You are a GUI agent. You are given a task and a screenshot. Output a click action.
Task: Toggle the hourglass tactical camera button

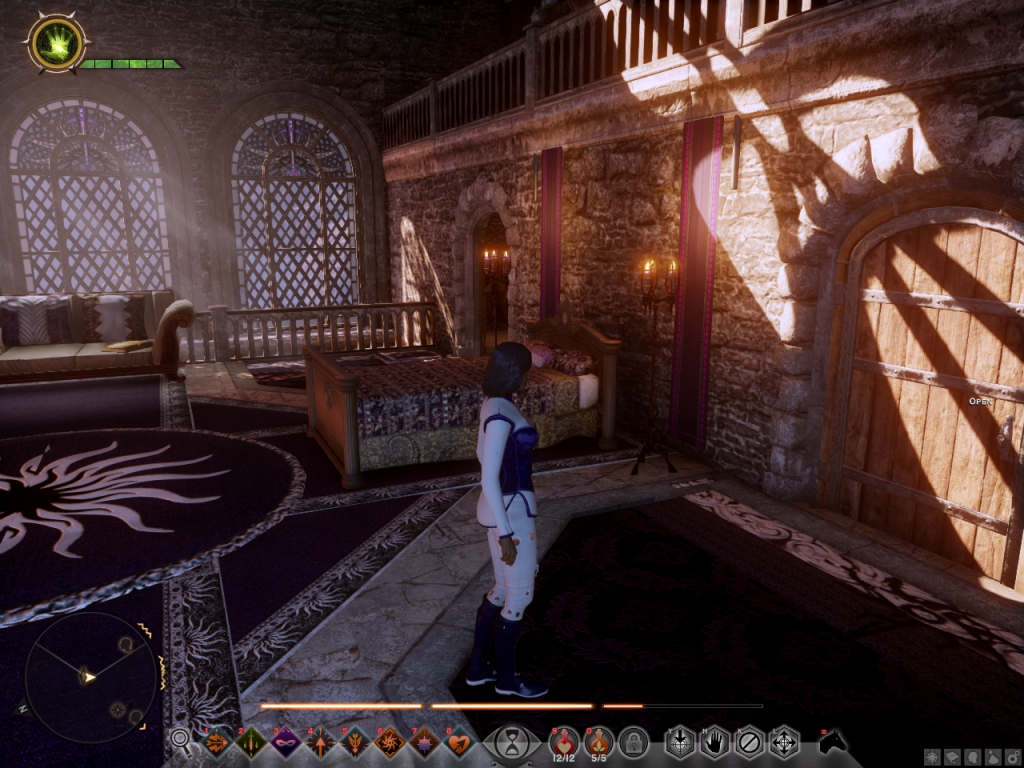[x=511, y=743]
